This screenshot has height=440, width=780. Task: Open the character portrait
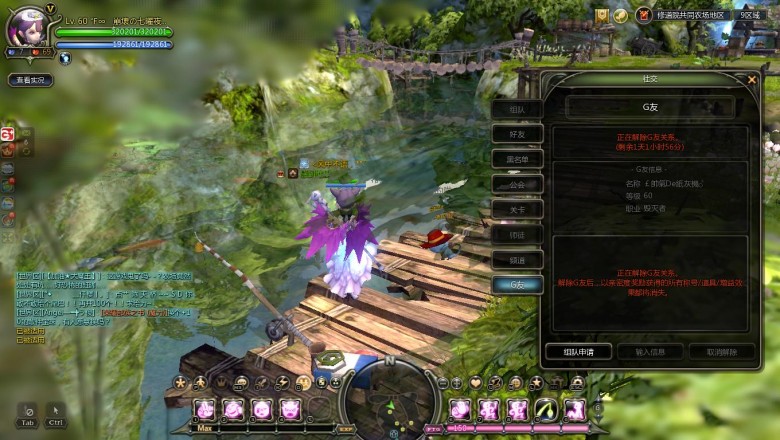[28, 28]
